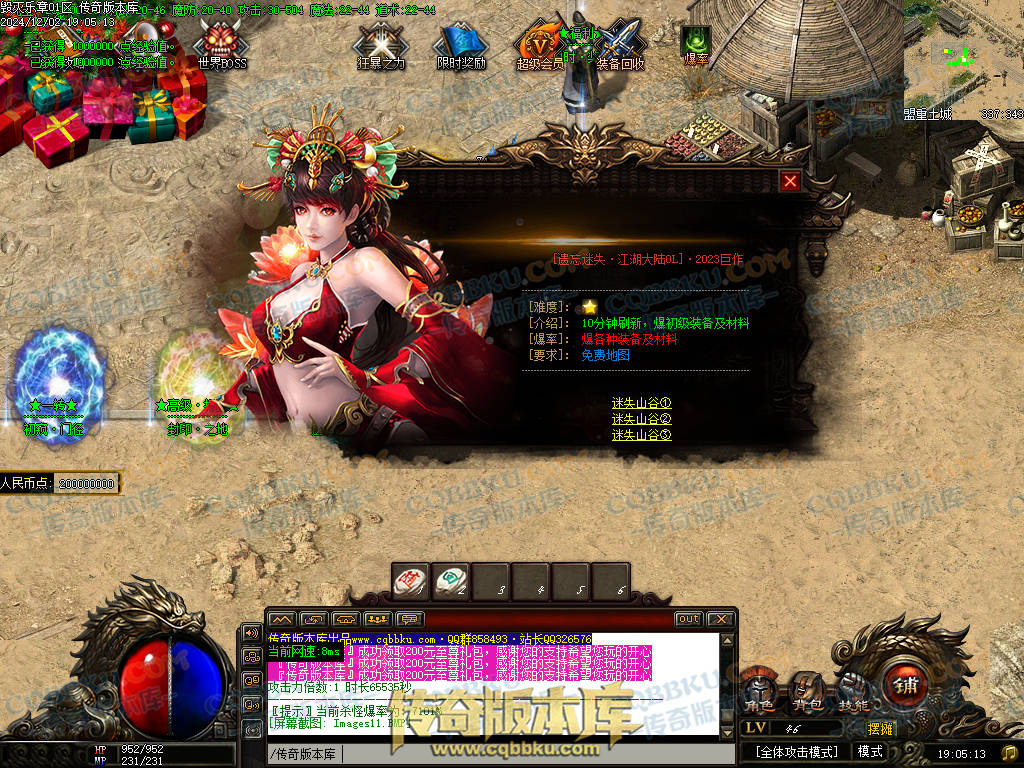This screenshot has height=768, width=1024.
Task: Open 装备回收 crossed swords icon
Action: tap(620, 46)
